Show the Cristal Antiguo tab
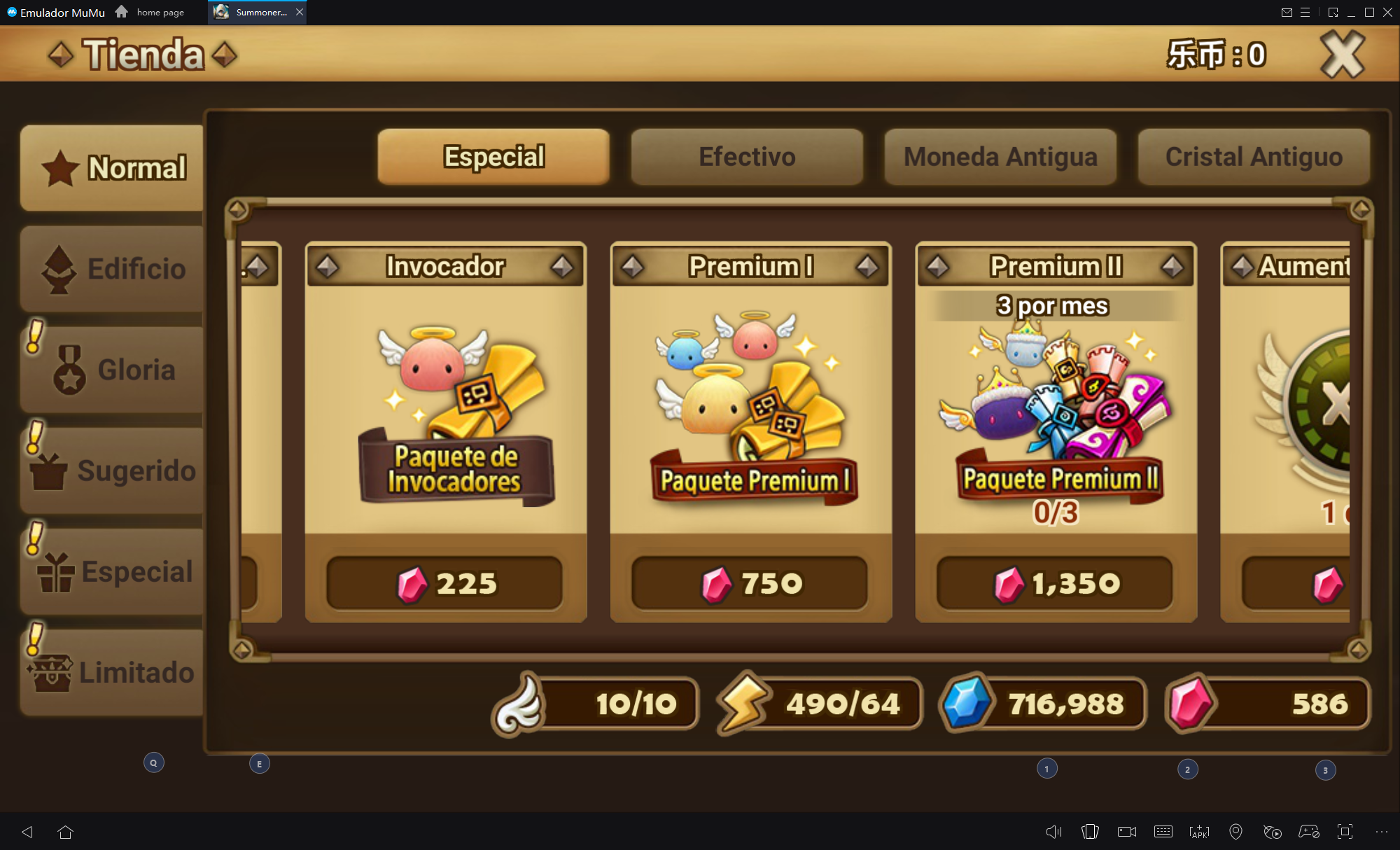The image size is (1400, 850). click(x=1254, y=157)
